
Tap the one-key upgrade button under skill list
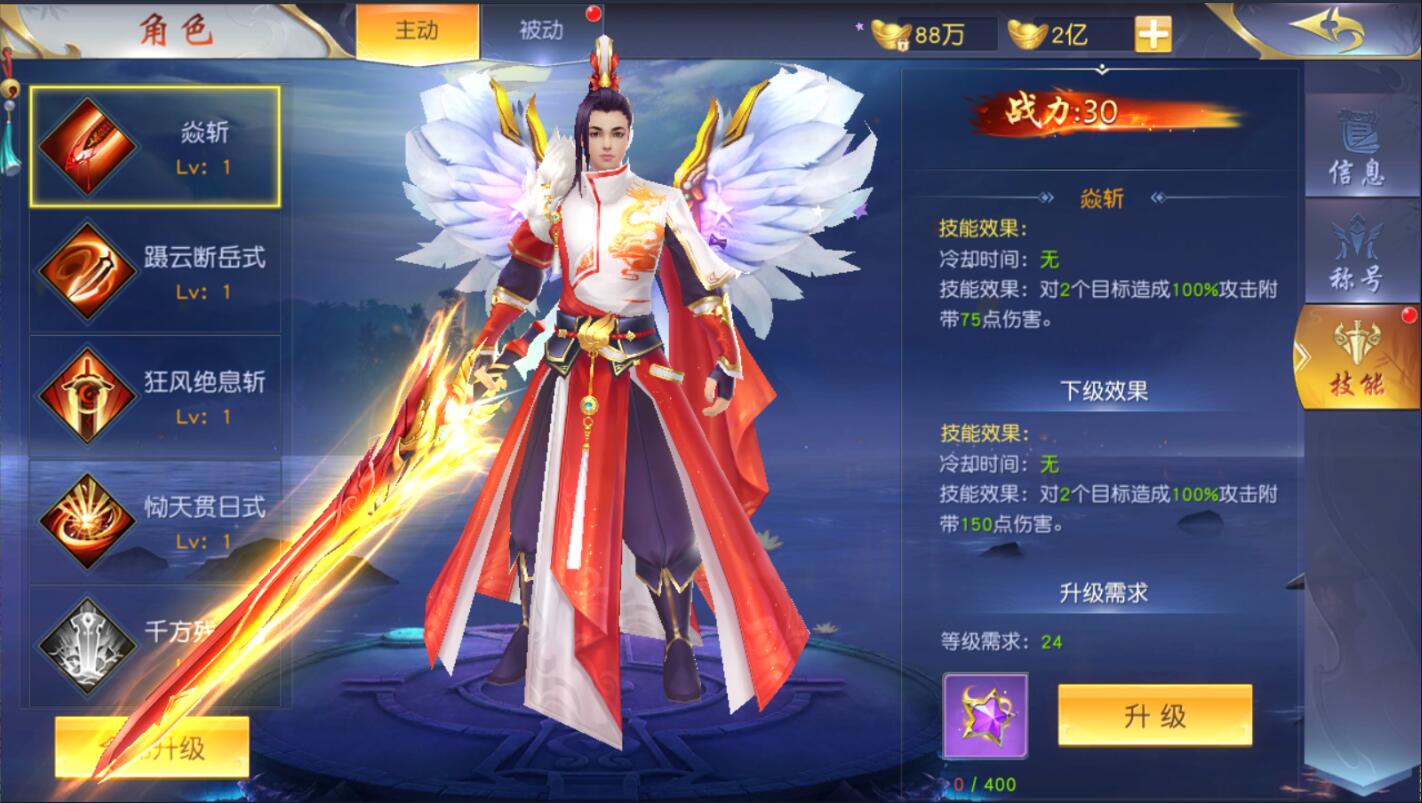pos(152,747)
